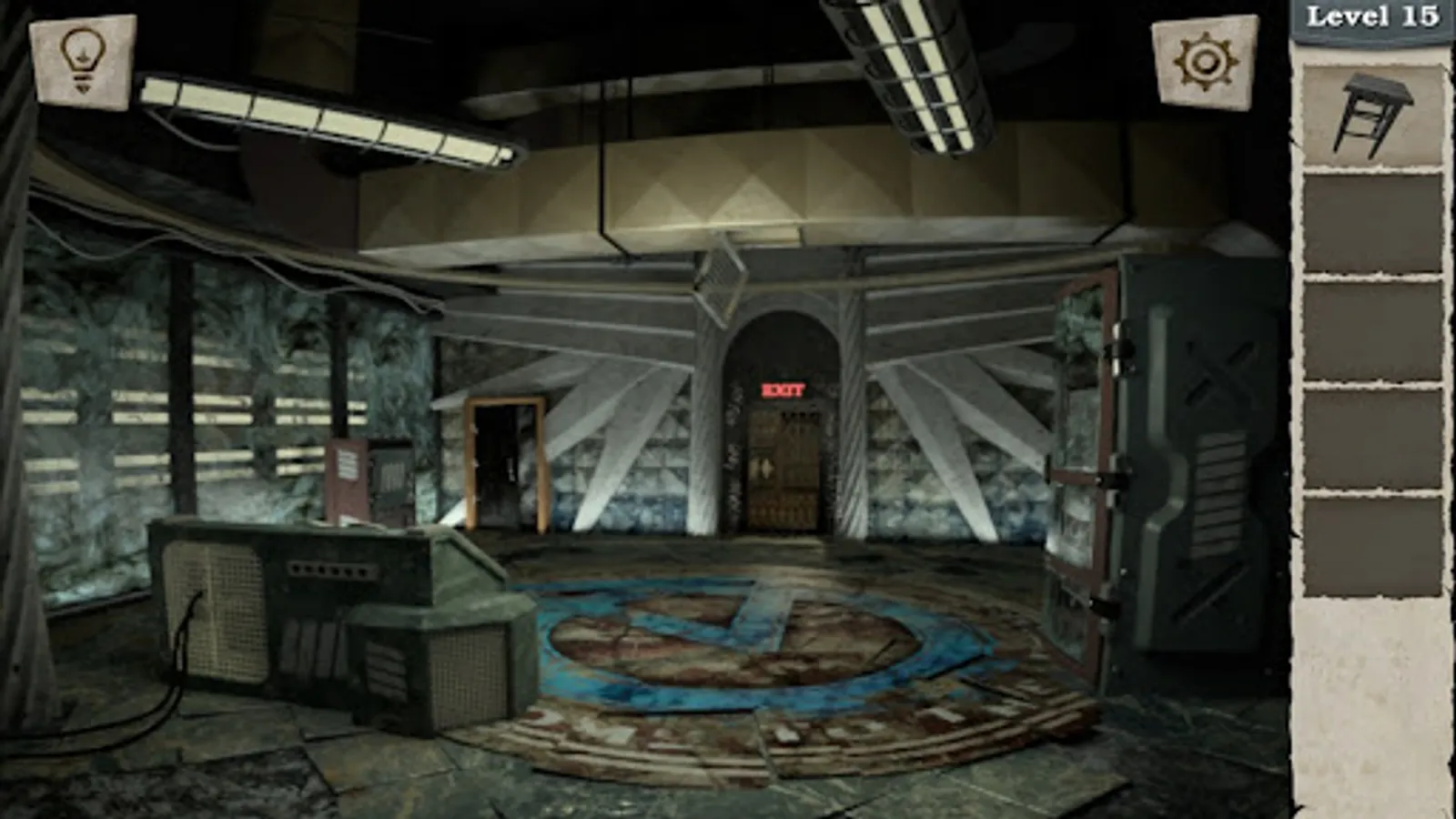Click the Level 15 banner
This screenshot has width=1456, height=819.
pyautogui.click(x=1376, y=15)
